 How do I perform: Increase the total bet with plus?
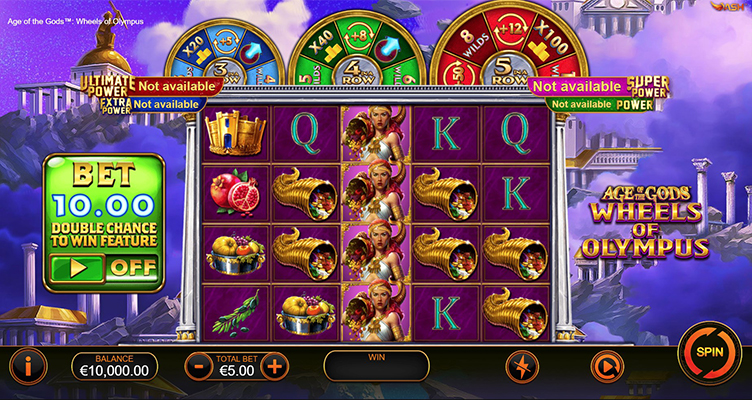[x=275, y=366]
